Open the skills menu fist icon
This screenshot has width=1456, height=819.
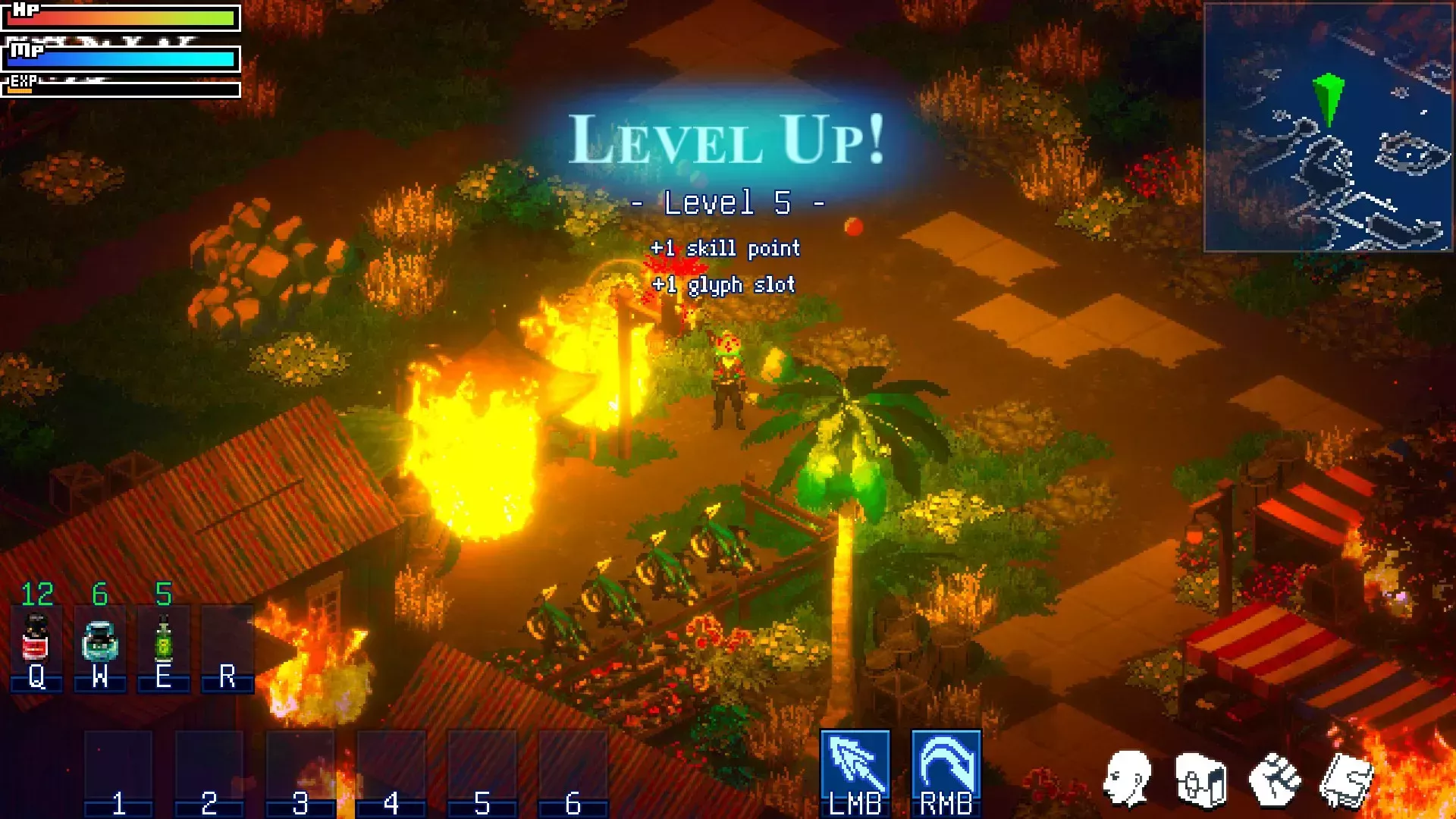[x=1274, y=780]
